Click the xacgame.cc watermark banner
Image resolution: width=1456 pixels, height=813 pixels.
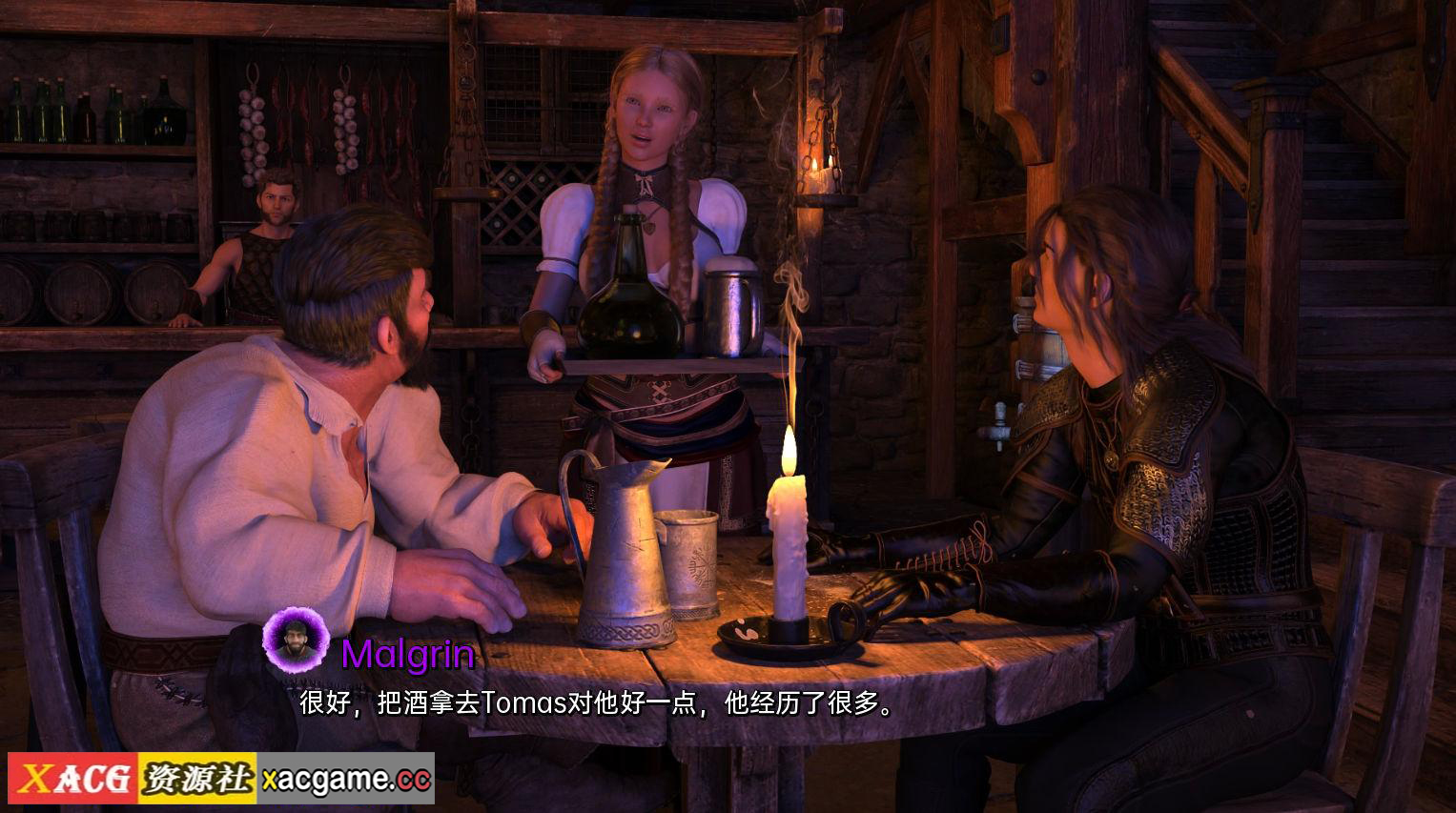click(220, 780)
